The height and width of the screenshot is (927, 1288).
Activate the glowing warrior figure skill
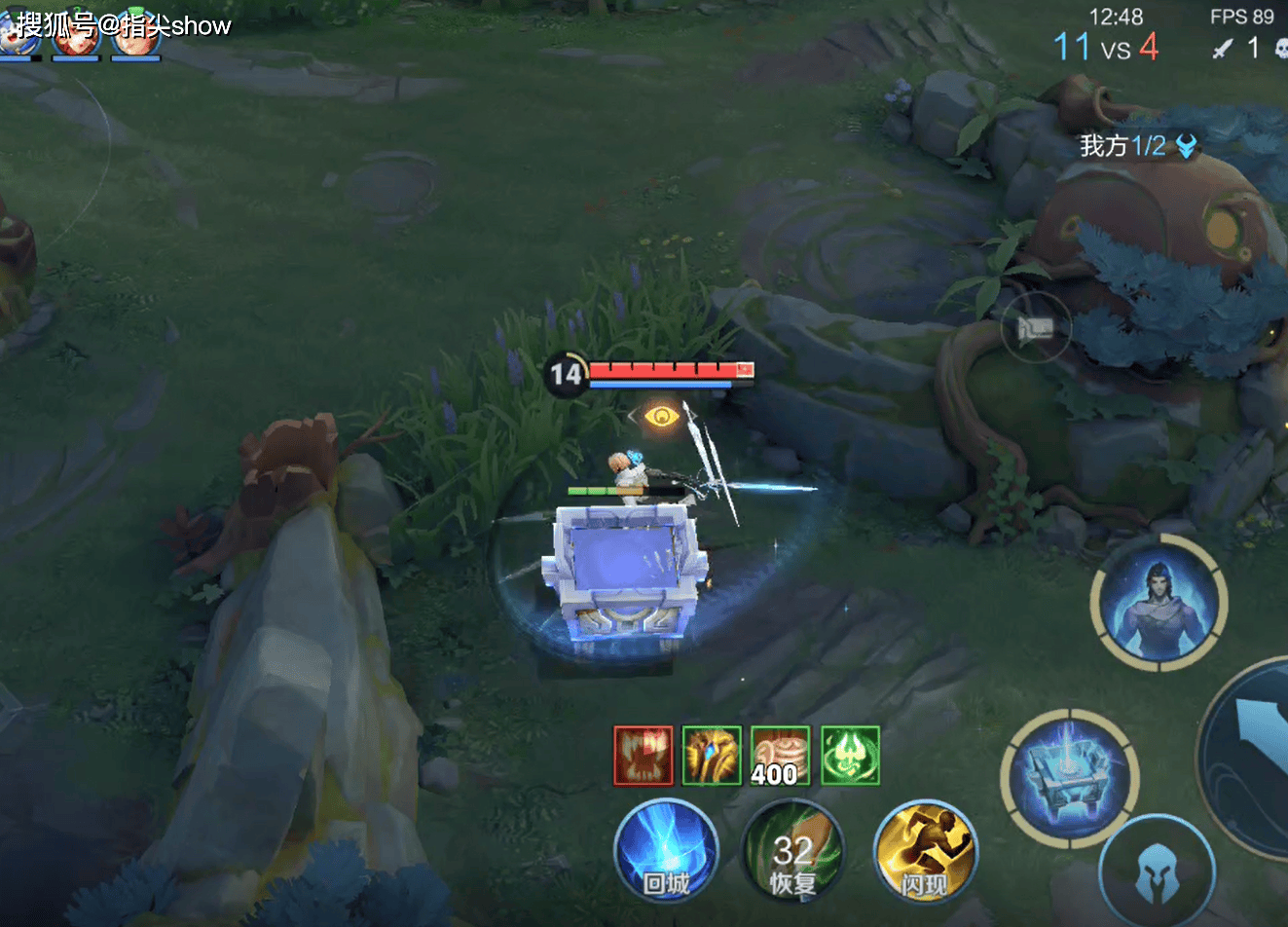1159,603
